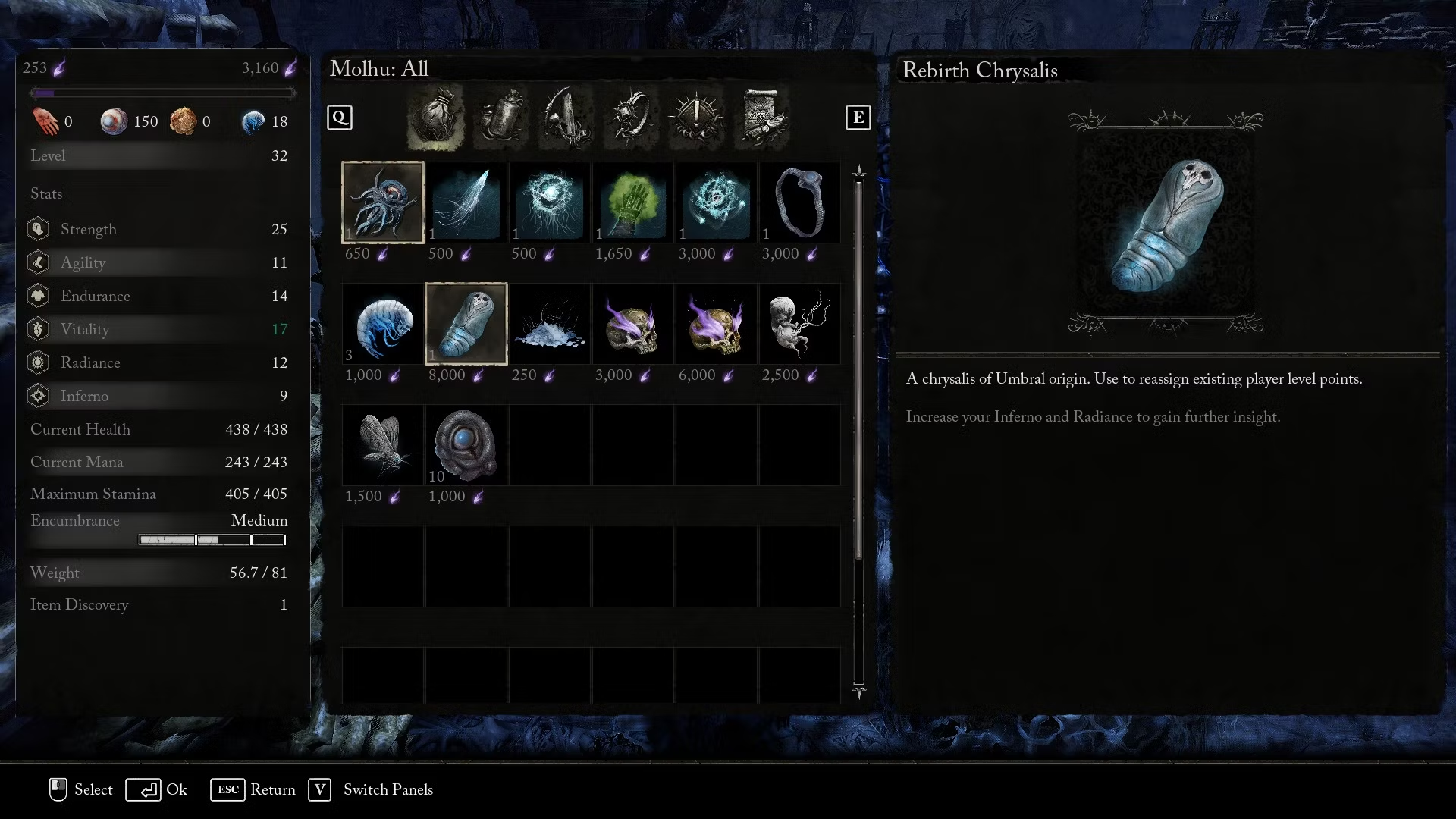
Task: Select the grey ring with blue gem
Action: coord(799,202)
